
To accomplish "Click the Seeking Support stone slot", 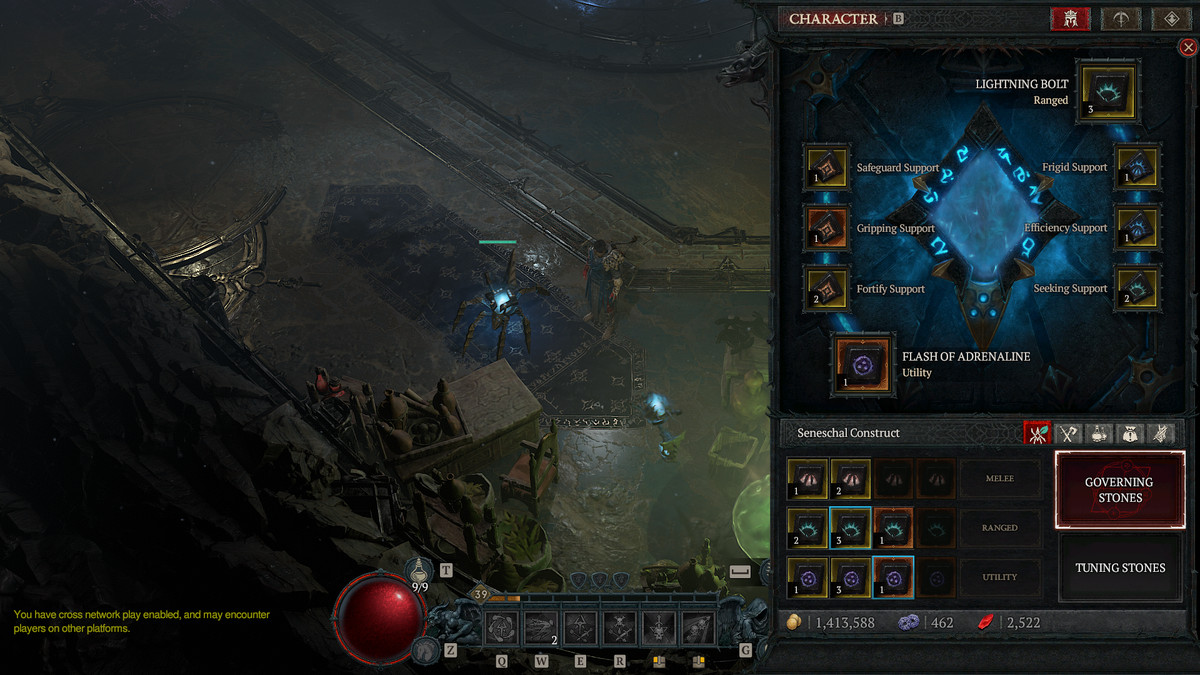I will point(1136,288).
